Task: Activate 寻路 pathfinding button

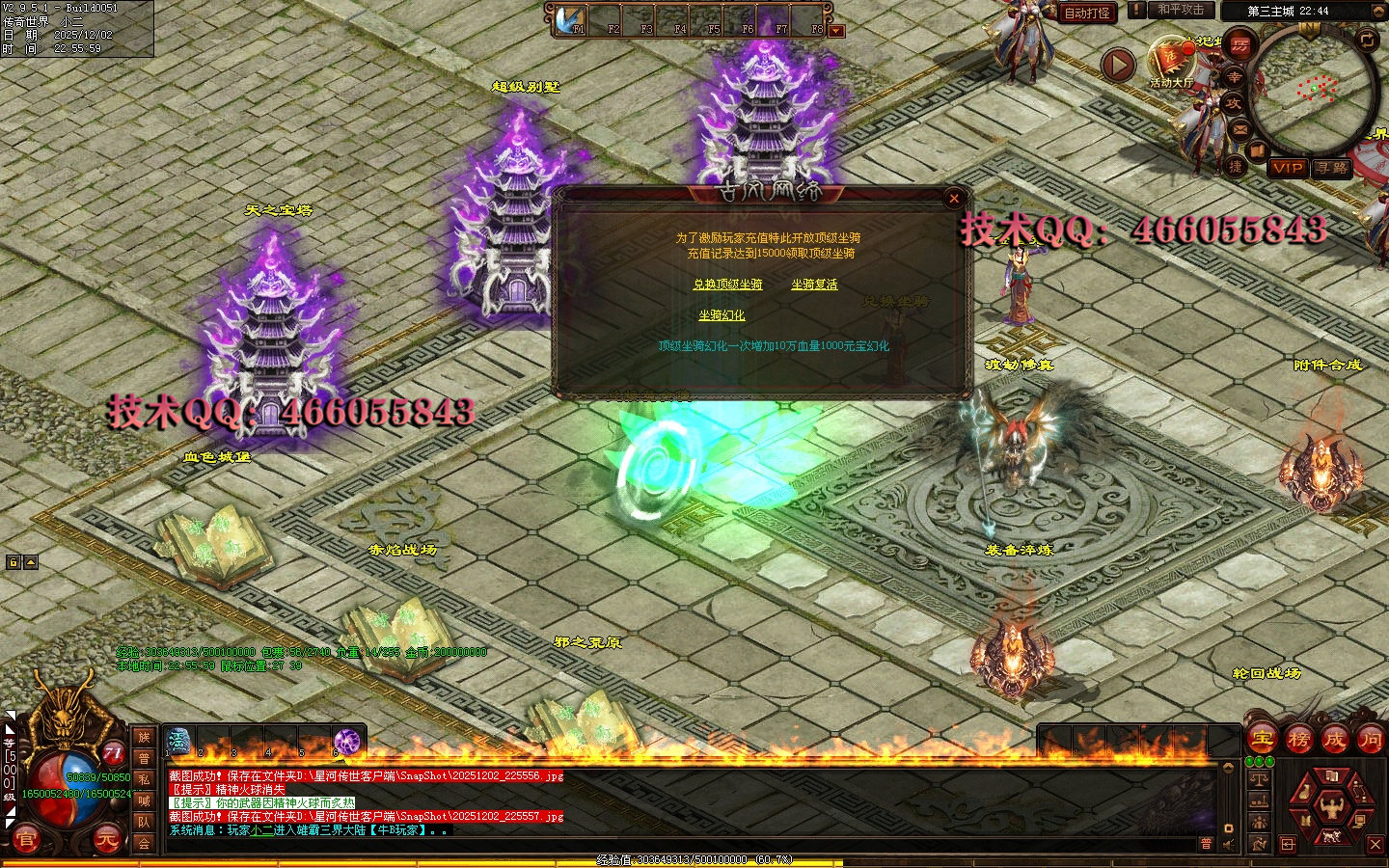Action: click(x=1332, y=168)
